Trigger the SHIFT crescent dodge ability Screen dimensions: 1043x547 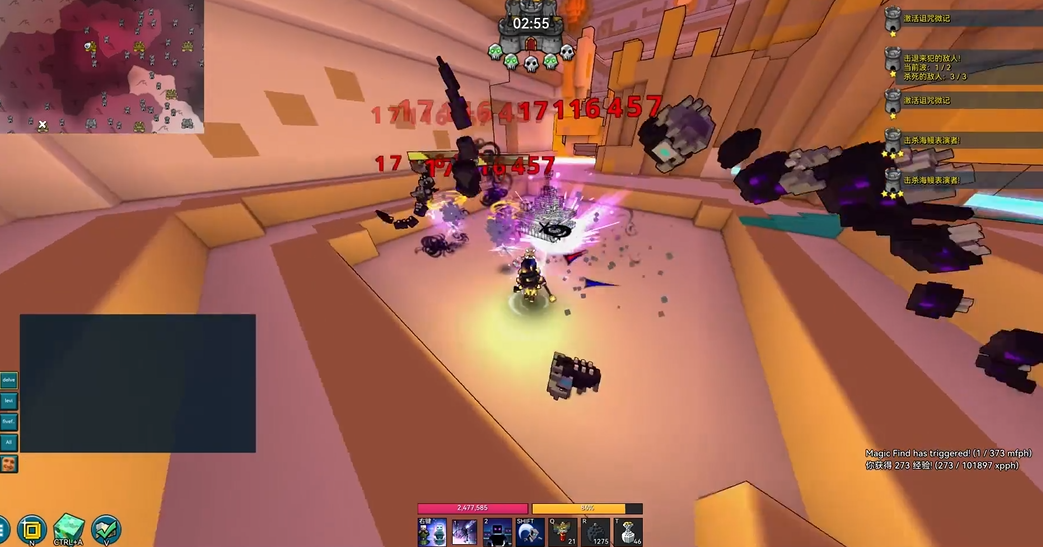529,532
